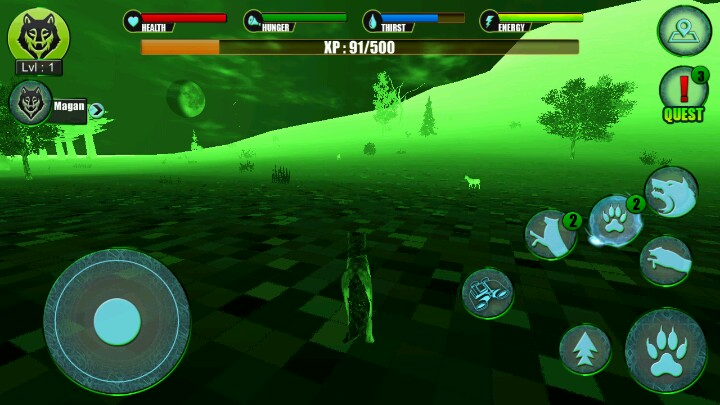Use the glowing paw special ability
720x405 pixels.
(x=613, y=221)
